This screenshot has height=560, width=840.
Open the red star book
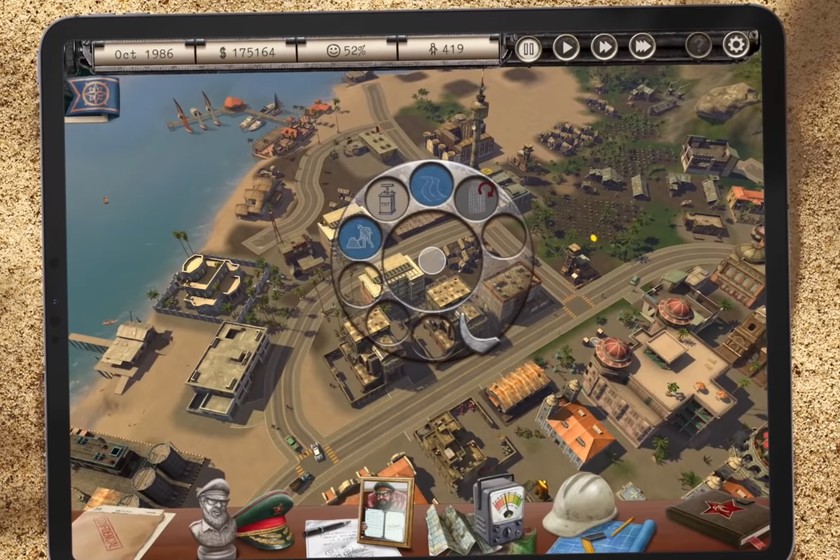[x=718, y=522]
